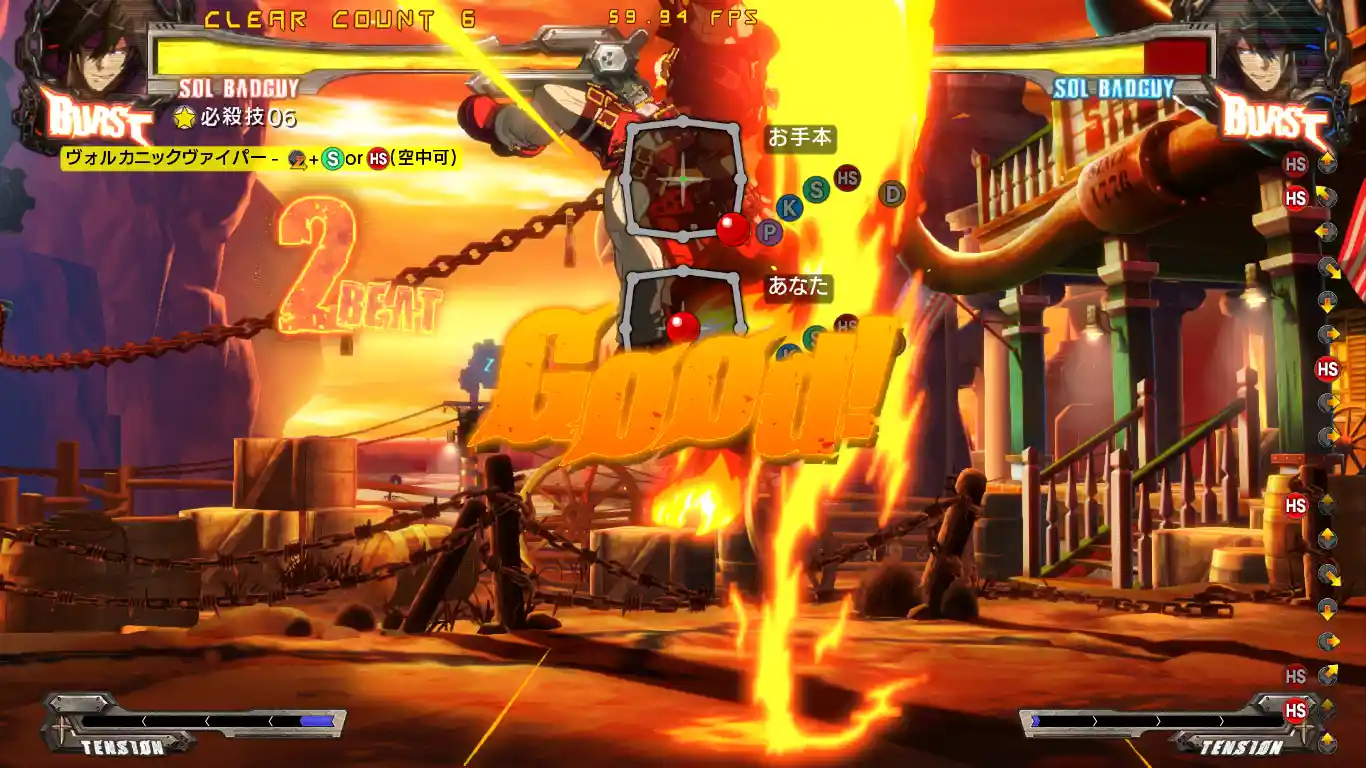The image size is (1366, 768).
Task: Select the ヴォルカニックヴァイパー command instruction bar
Action: [261, 157]
